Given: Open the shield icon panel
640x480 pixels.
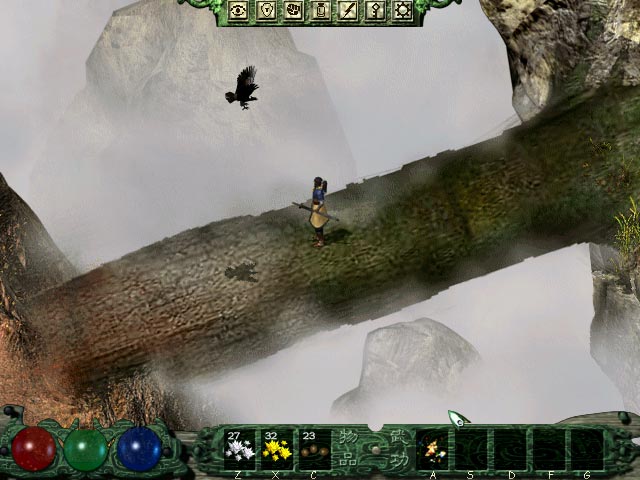Looking at the screenshot, I should [x=267, y=11].
